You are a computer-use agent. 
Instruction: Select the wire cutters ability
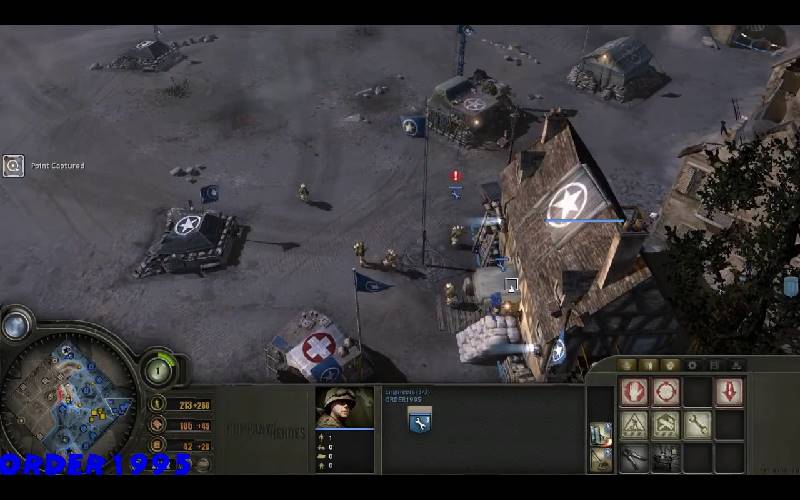(x=633, y=457)
